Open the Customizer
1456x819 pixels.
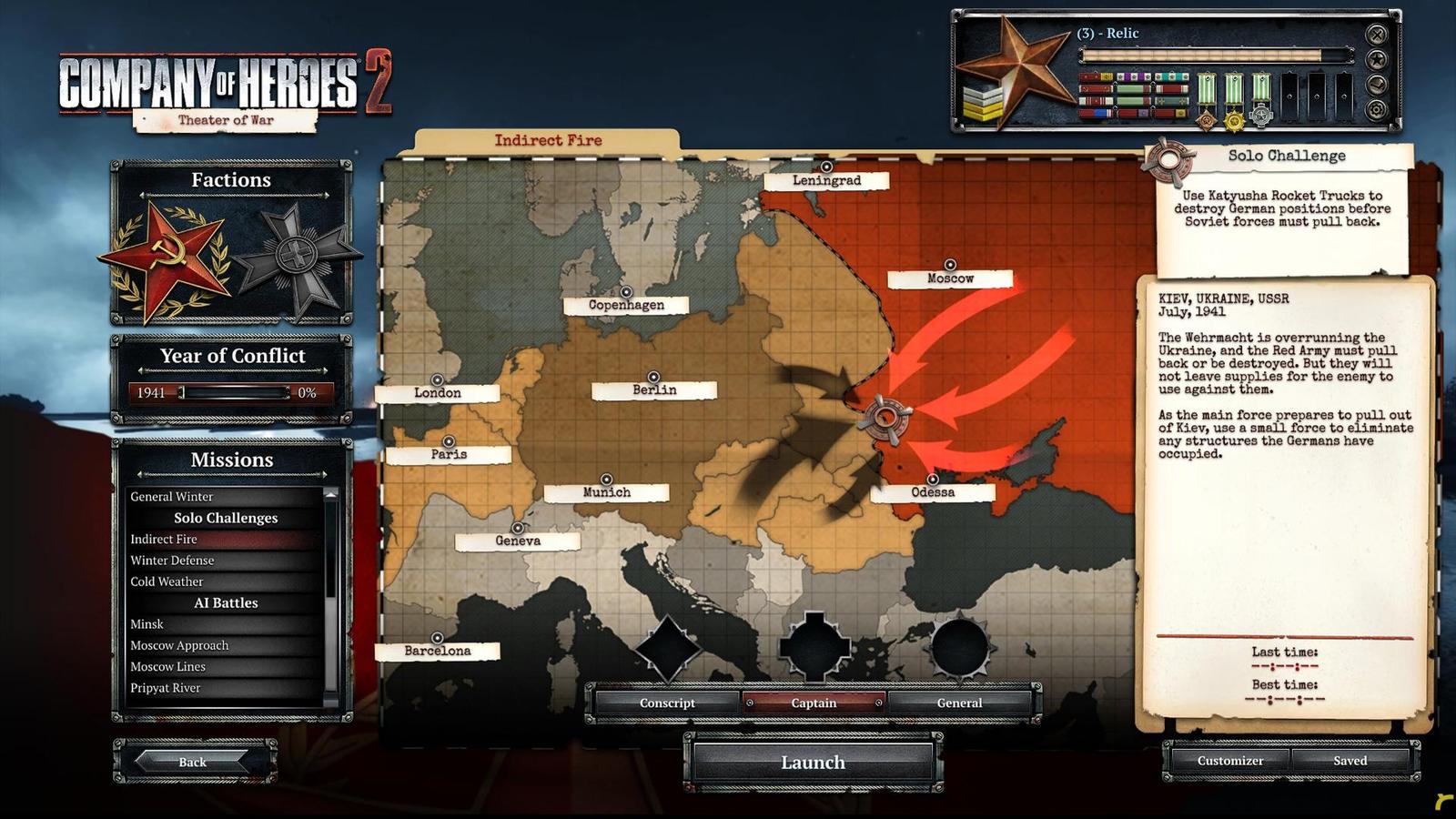[1229, 760]
